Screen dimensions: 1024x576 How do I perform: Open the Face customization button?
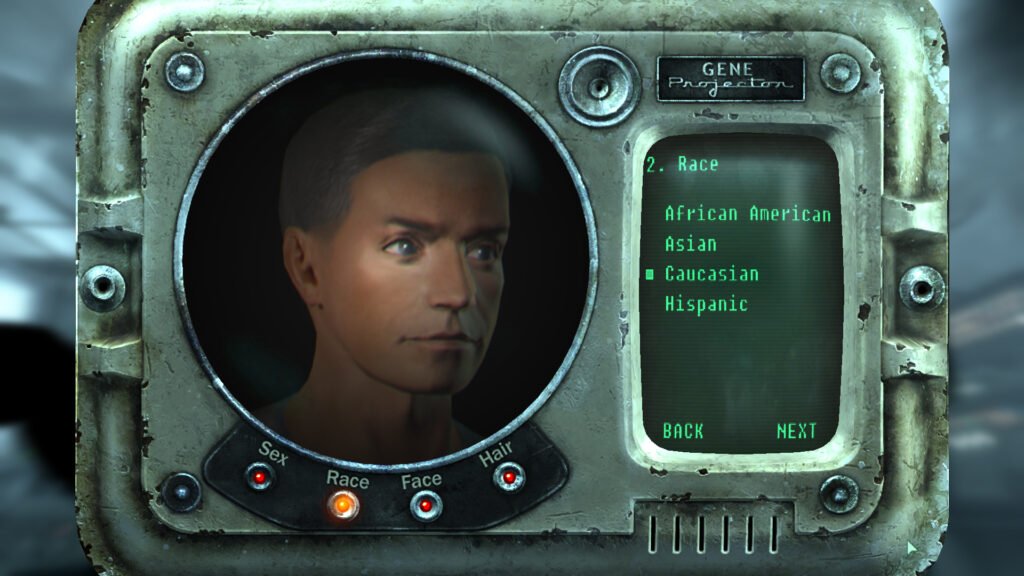(426, 506)
